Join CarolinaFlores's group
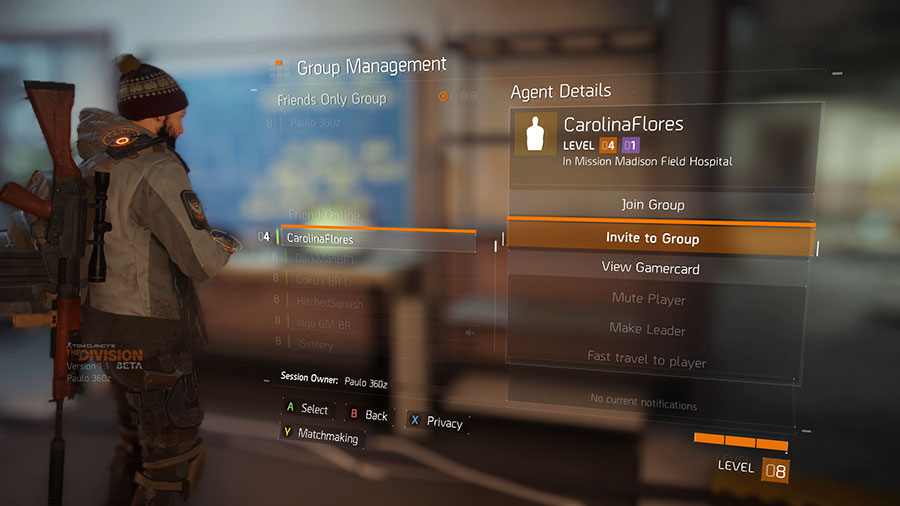Screen dimensions: 900x506 pyautogui.click(x=652, y=205)
